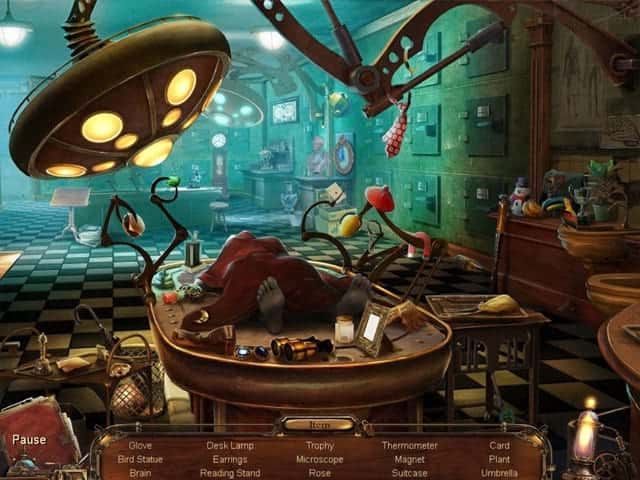This screenshot has height=480, width=640.
Task: Select Glove in the item list
Action: [140, 445]
